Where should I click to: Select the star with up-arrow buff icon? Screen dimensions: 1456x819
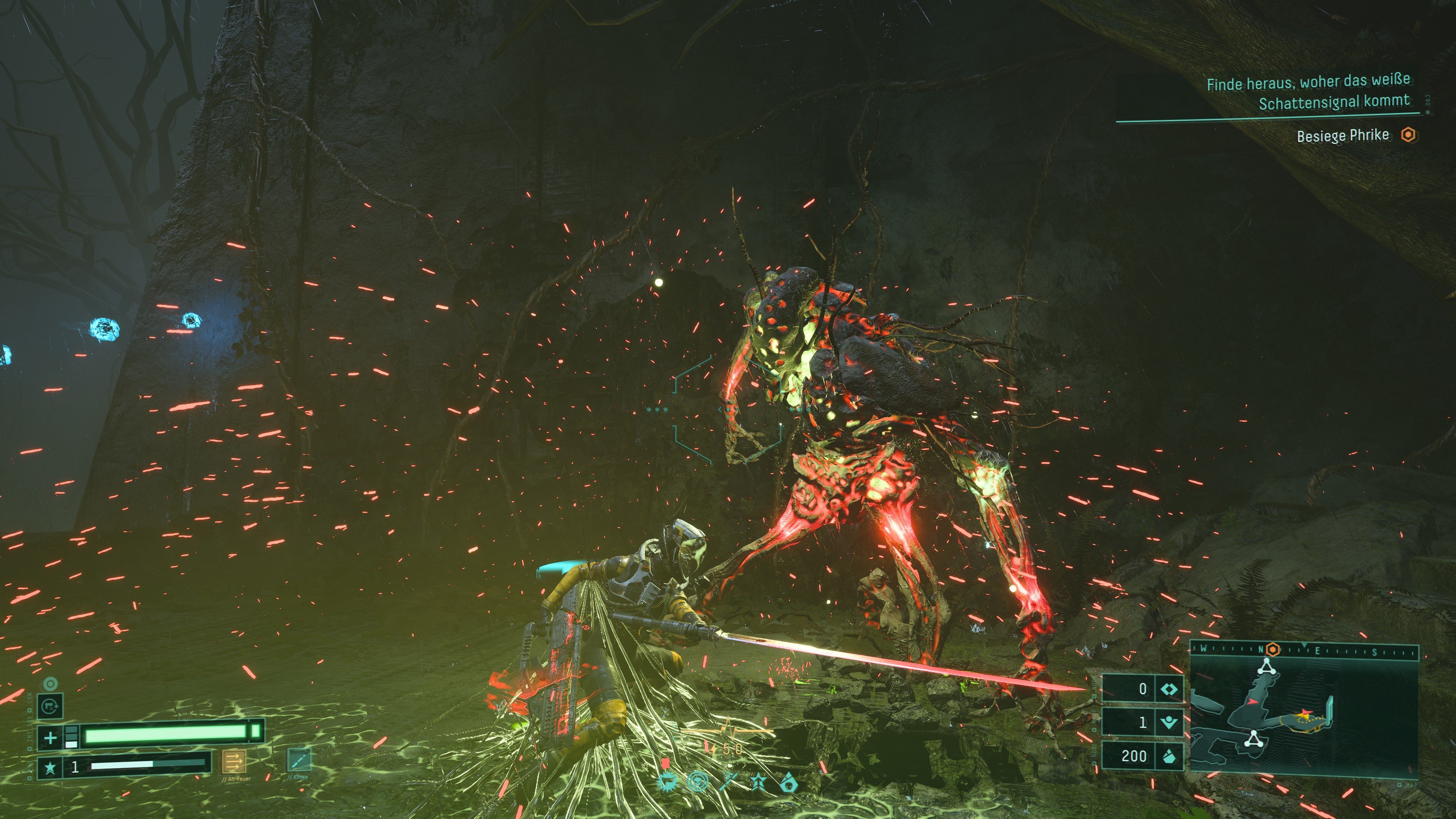point(758,782)
